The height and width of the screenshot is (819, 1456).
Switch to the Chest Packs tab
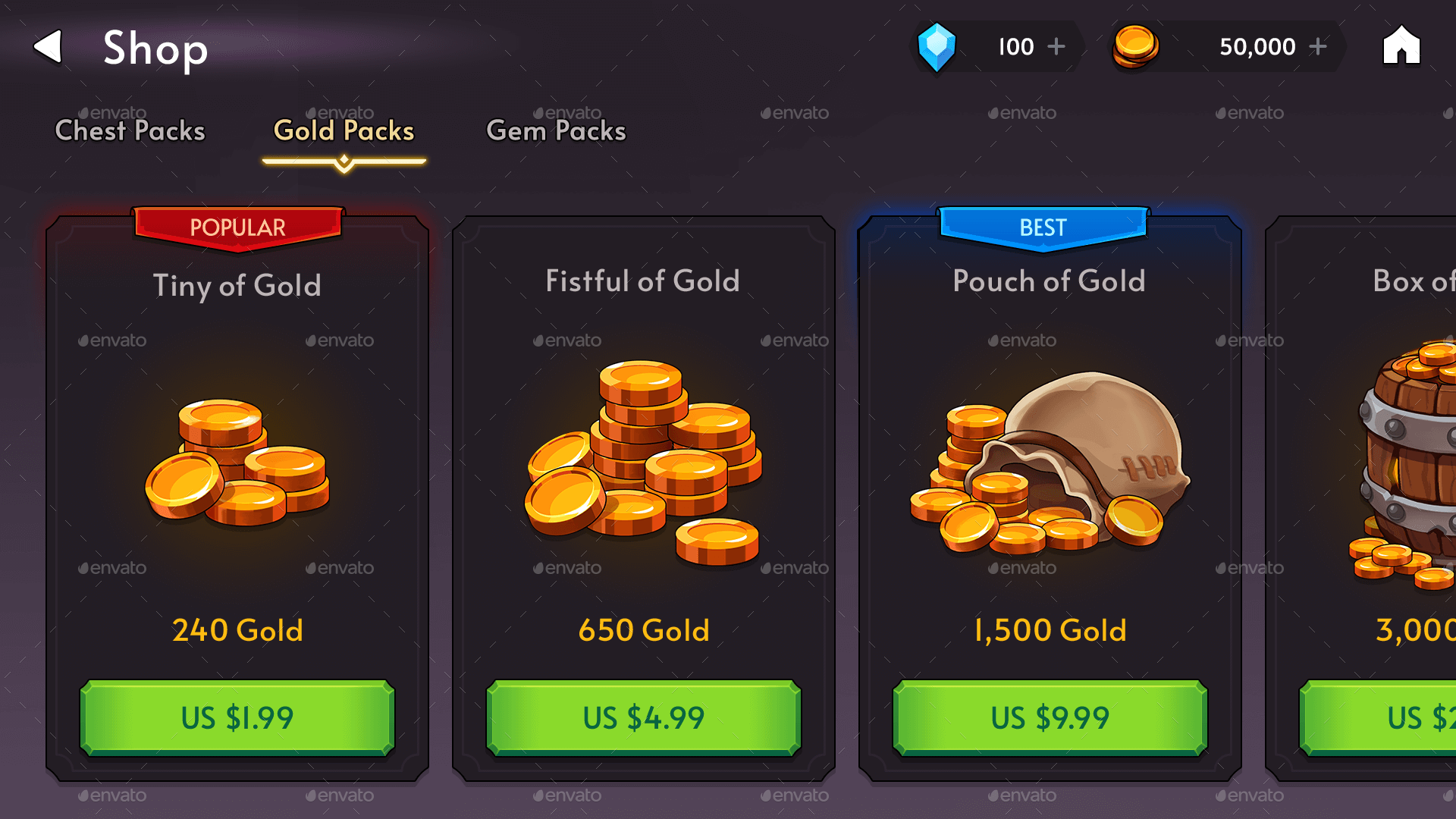pos(129,130)
